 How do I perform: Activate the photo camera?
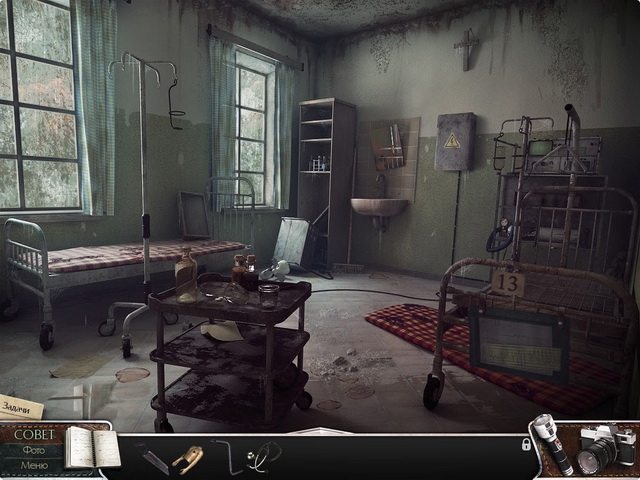(605, 449)
